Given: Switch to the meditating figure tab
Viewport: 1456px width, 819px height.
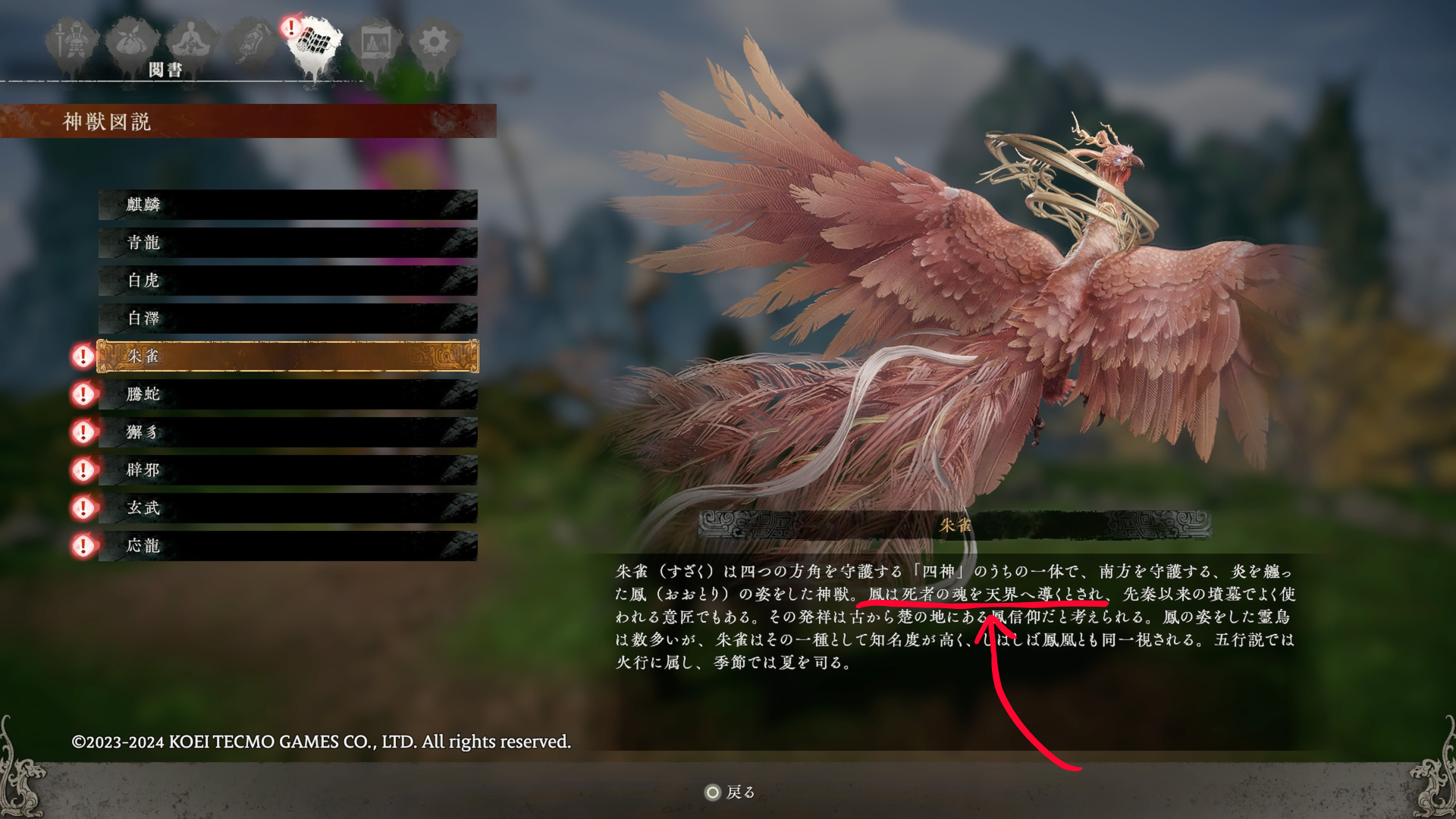Looking at the screenshot, I should pyautogui.click(x=192, y=42).
